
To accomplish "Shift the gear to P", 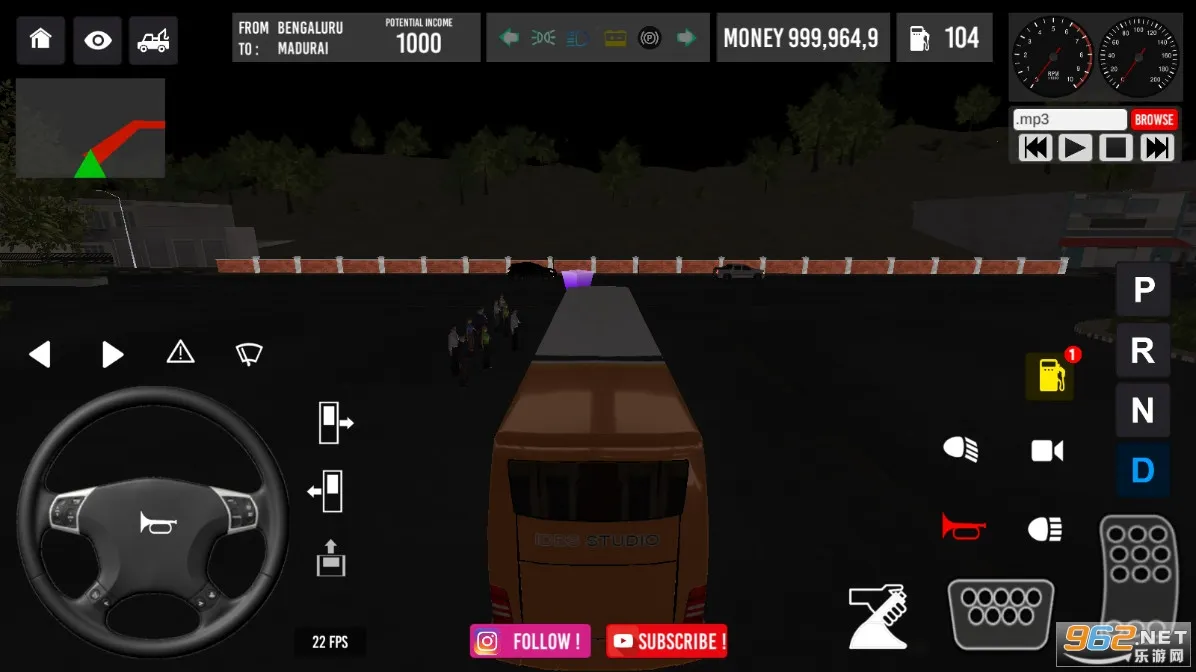I will pos(1143,290).
